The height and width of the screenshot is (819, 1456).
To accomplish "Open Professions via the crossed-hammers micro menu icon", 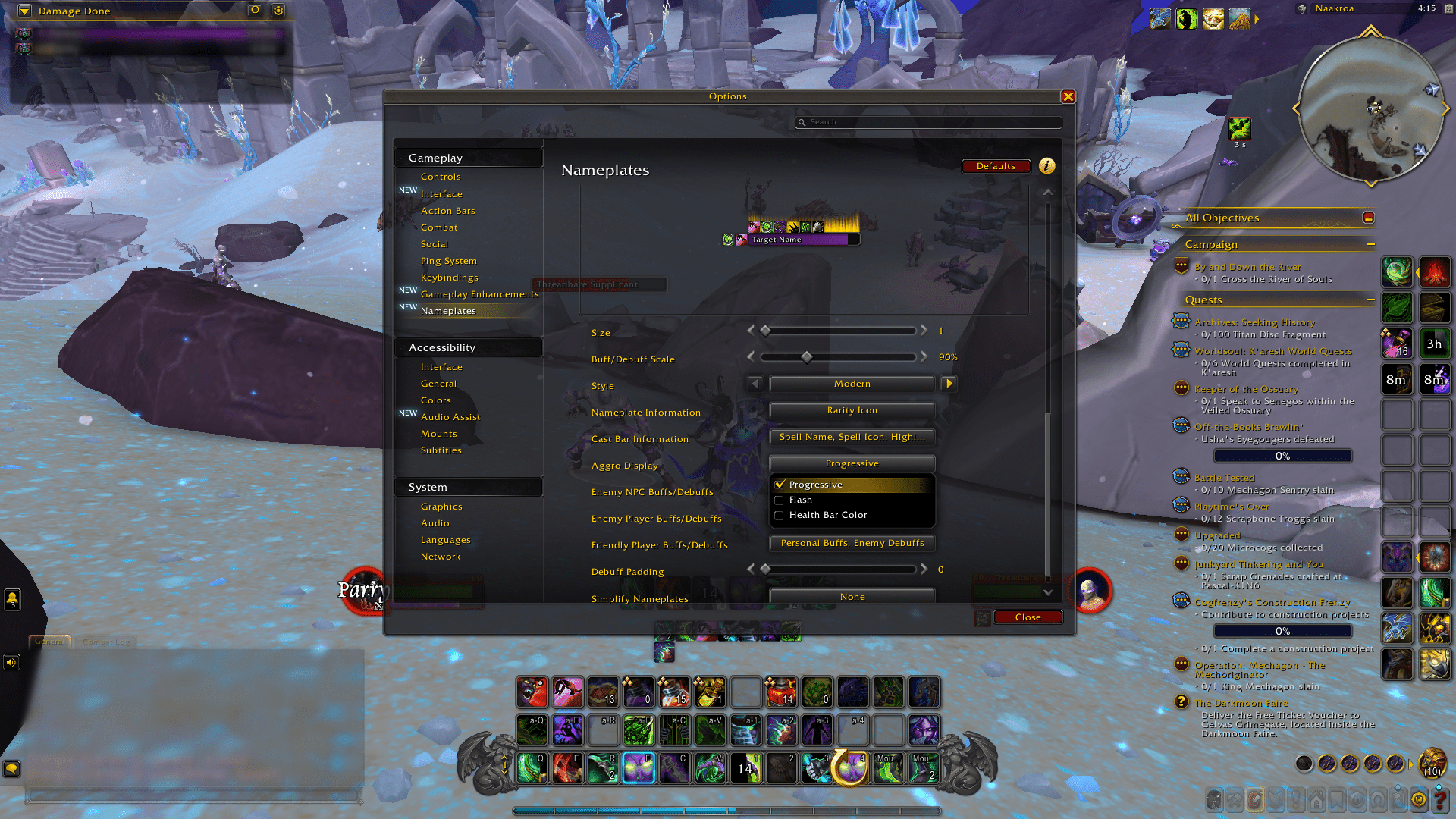I will tap(1235, 799).
